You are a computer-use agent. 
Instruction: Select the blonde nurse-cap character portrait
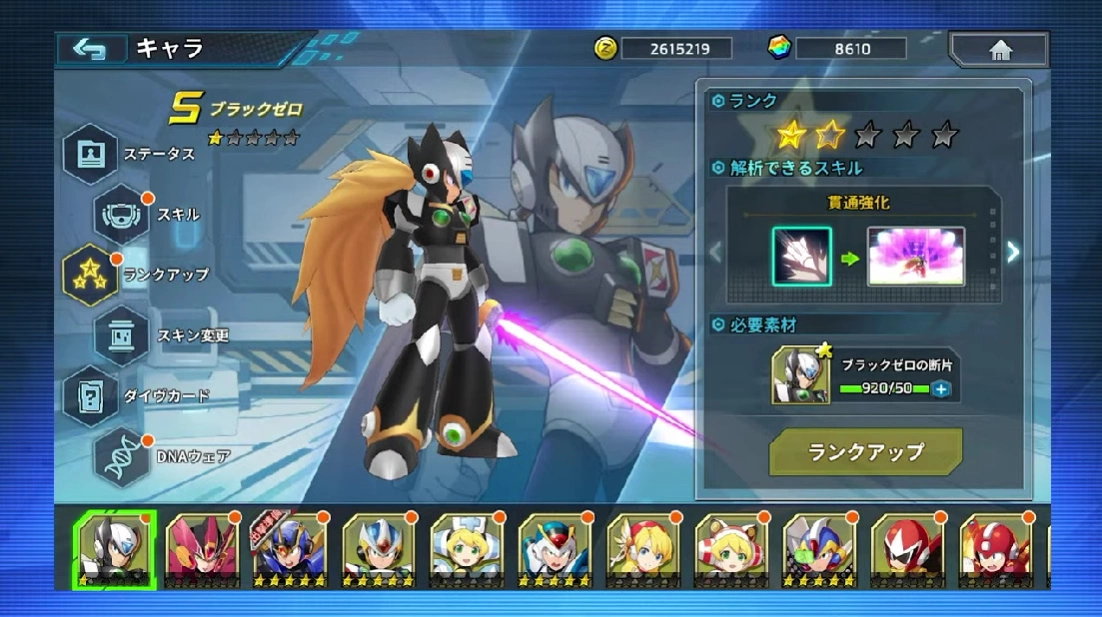pyautogui.click(x=468, y=548)
